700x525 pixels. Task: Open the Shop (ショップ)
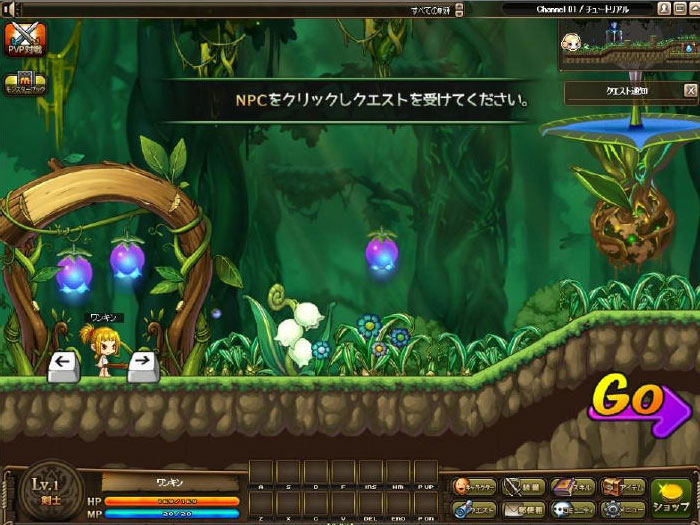[672, 498]
